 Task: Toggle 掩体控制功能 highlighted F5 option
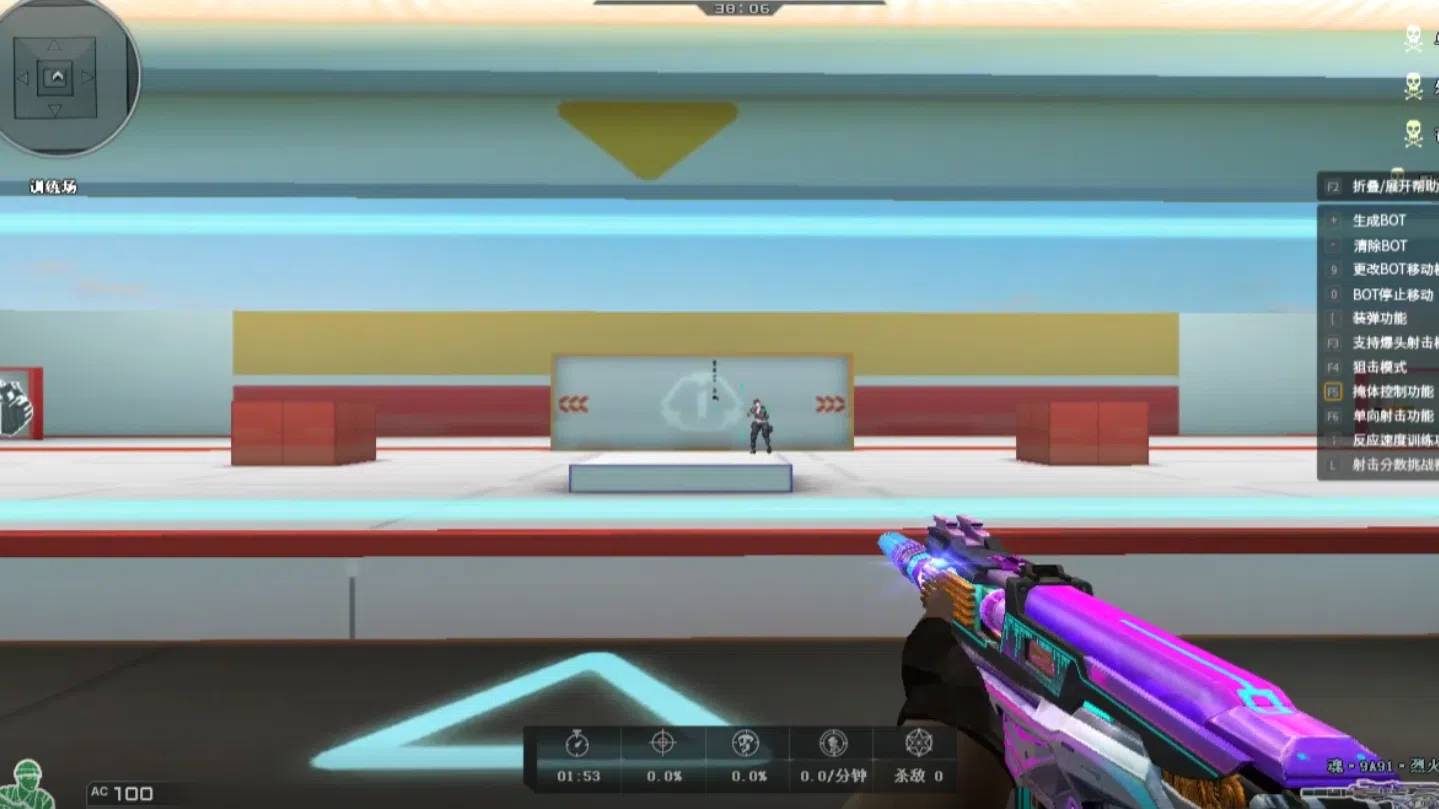point(1395,391)
